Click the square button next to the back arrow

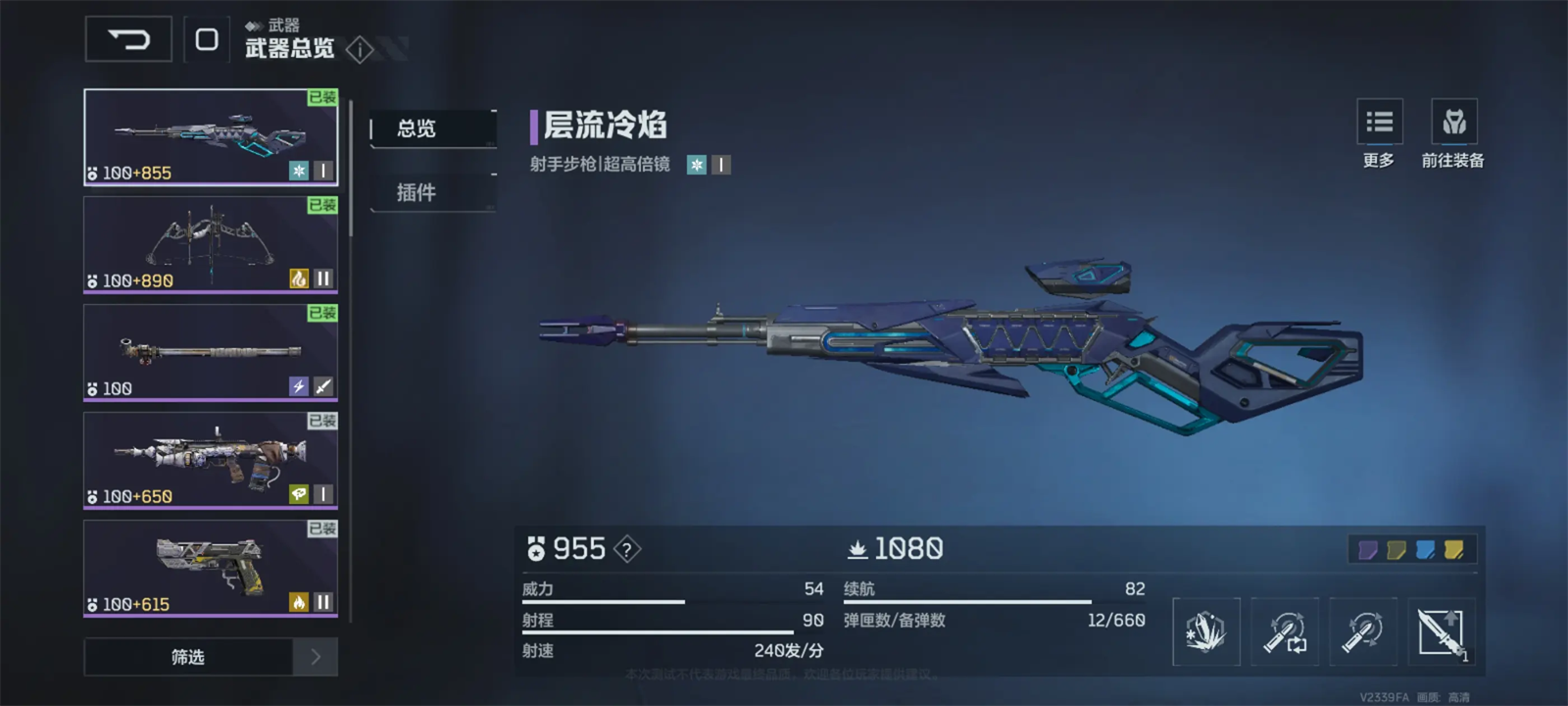tap(207, 41)
